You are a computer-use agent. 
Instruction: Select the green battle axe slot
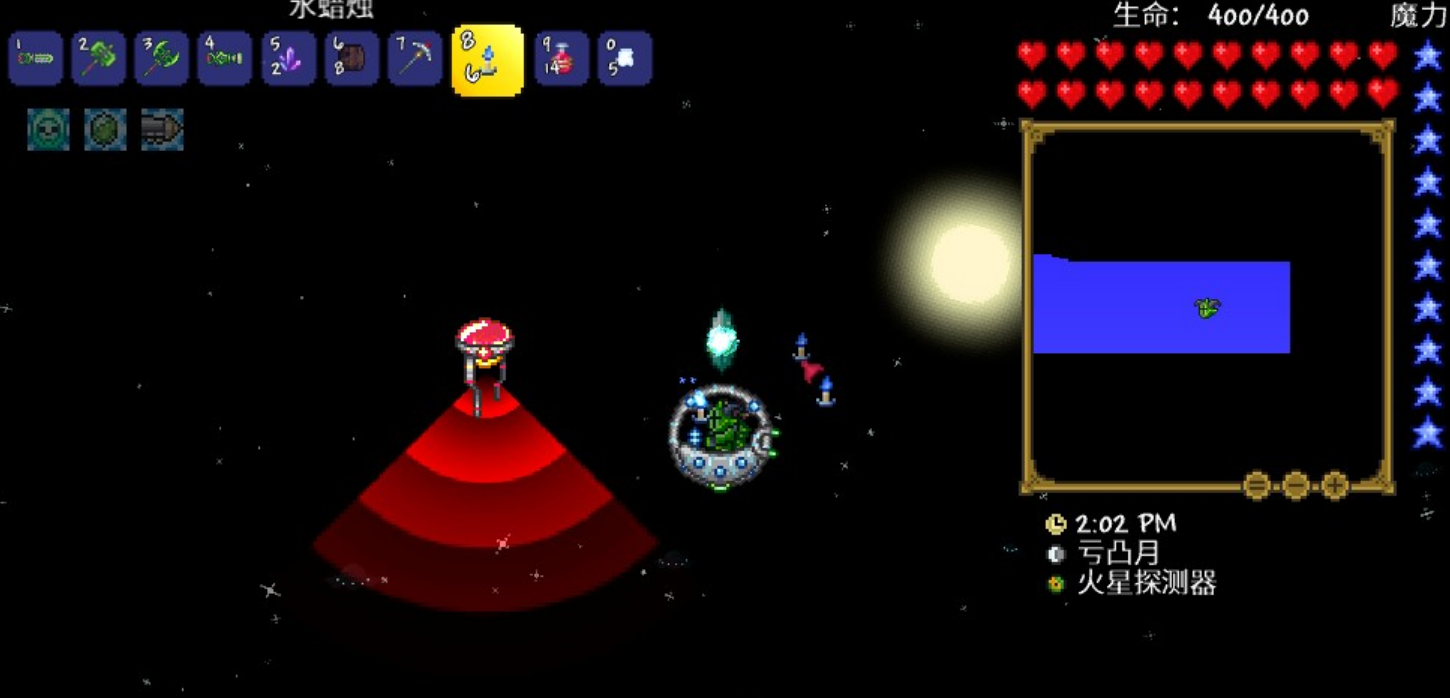click(161, 59)
